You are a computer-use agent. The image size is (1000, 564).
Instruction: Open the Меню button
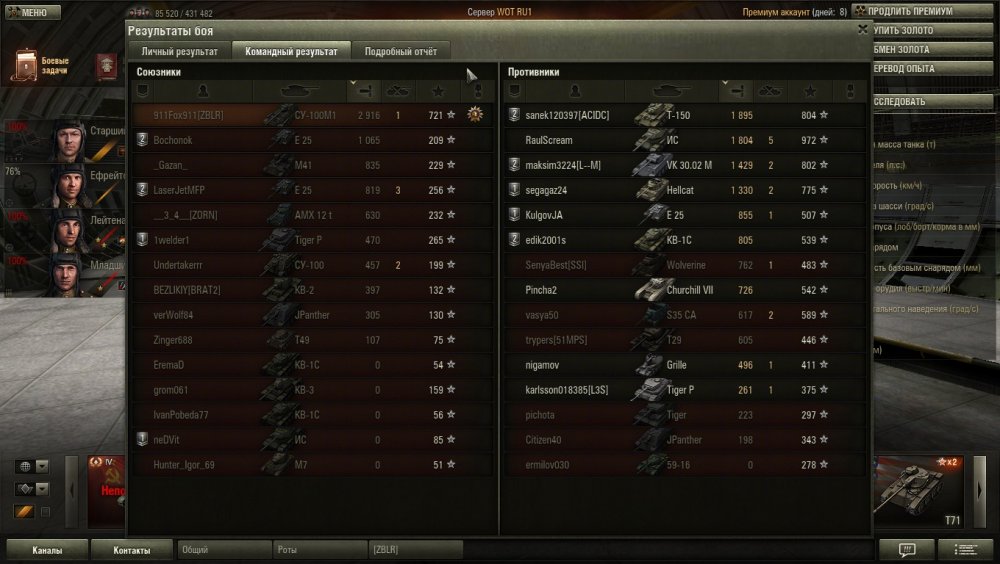click(27, 12)
